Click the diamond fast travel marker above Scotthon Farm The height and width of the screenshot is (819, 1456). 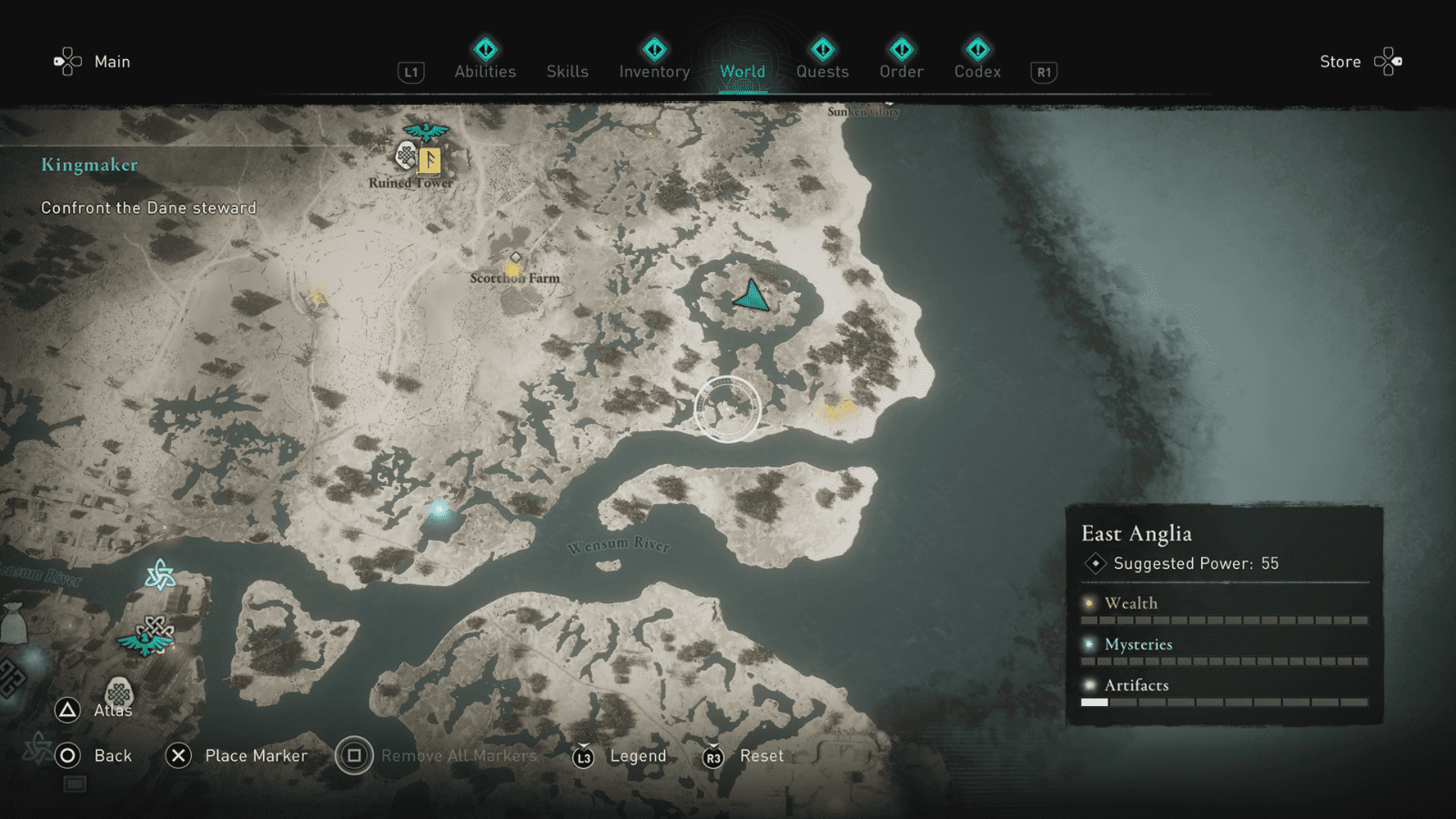[514, 258]
